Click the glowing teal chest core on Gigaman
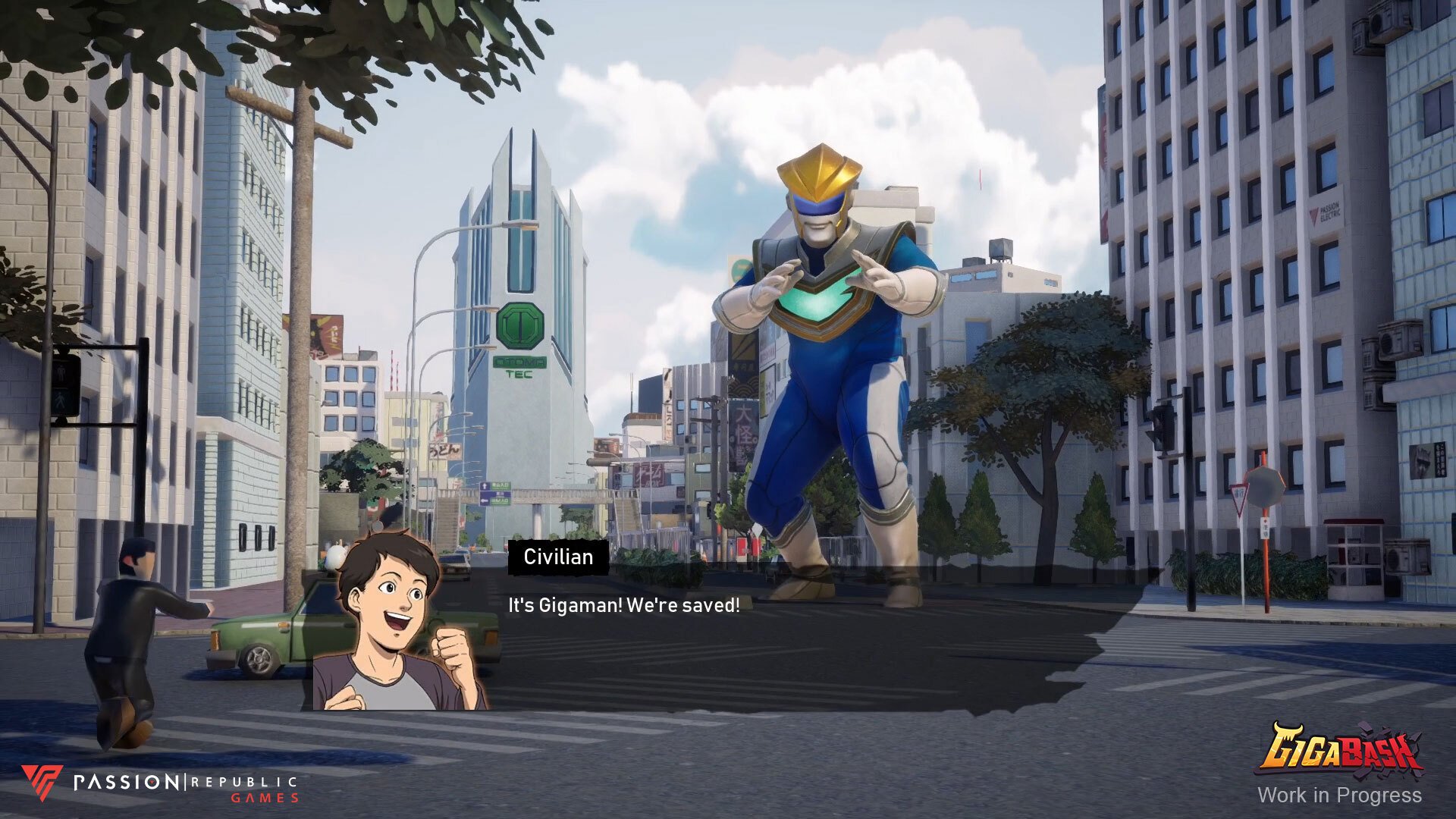1456x819 pixels. click(x=819, y=303)
